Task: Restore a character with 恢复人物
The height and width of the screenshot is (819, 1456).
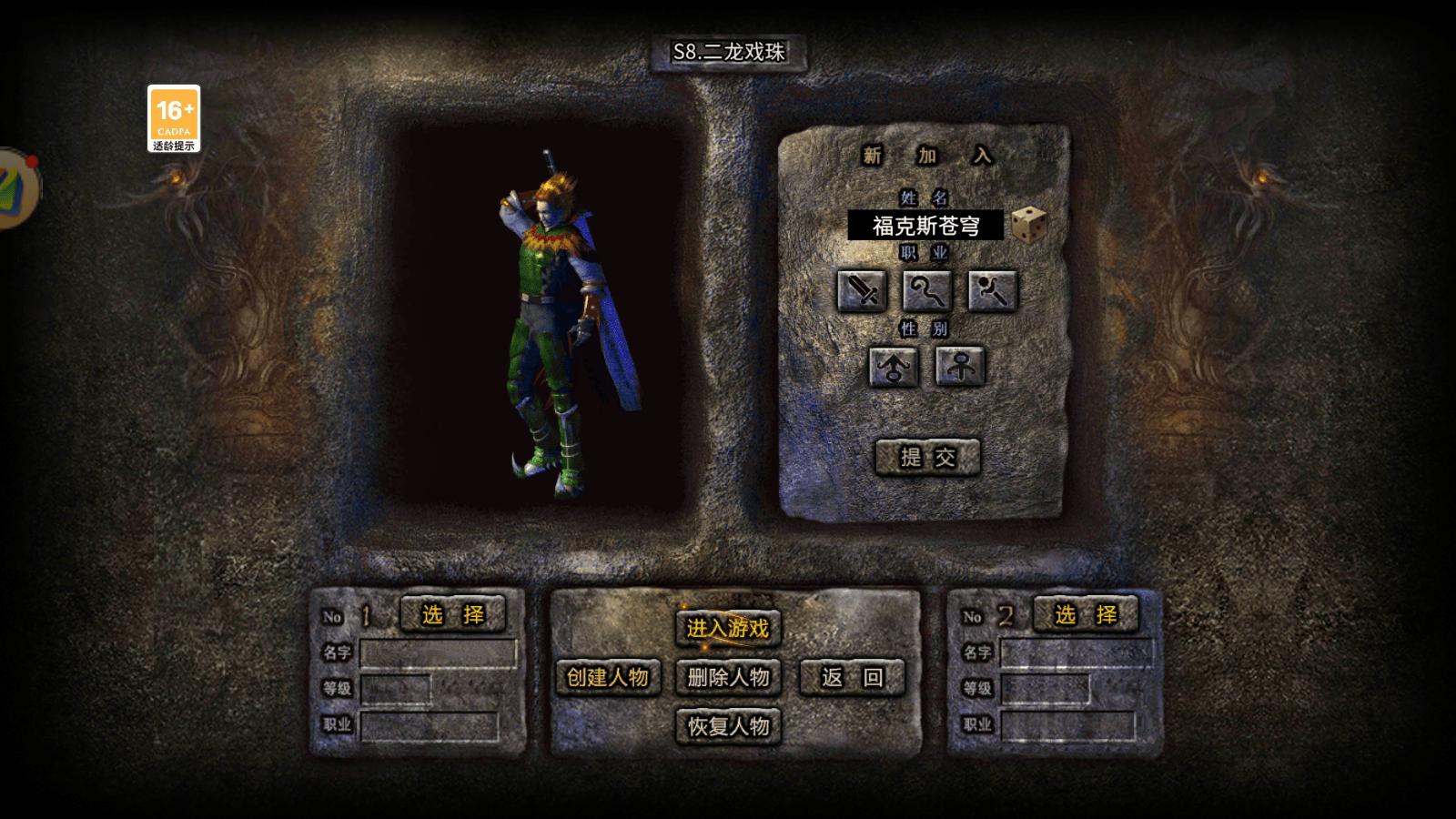Action: point(728,726)
